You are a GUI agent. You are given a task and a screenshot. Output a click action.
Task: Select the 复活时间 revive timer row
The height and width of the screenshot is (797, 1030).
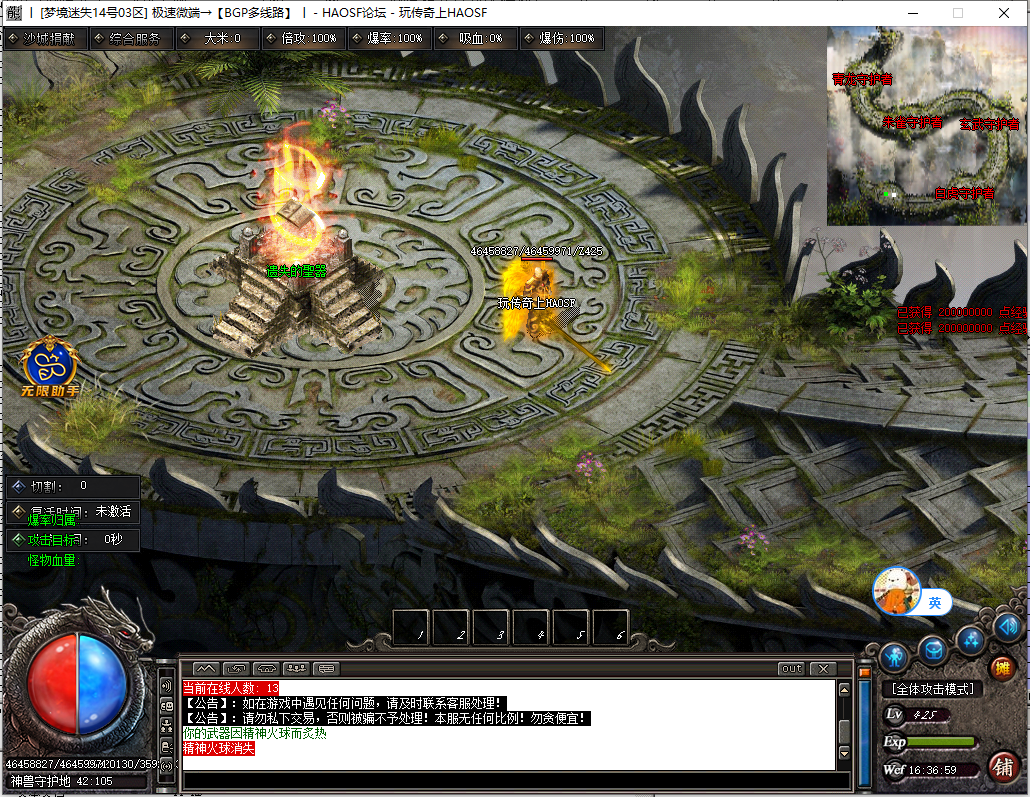pos(74,511)
